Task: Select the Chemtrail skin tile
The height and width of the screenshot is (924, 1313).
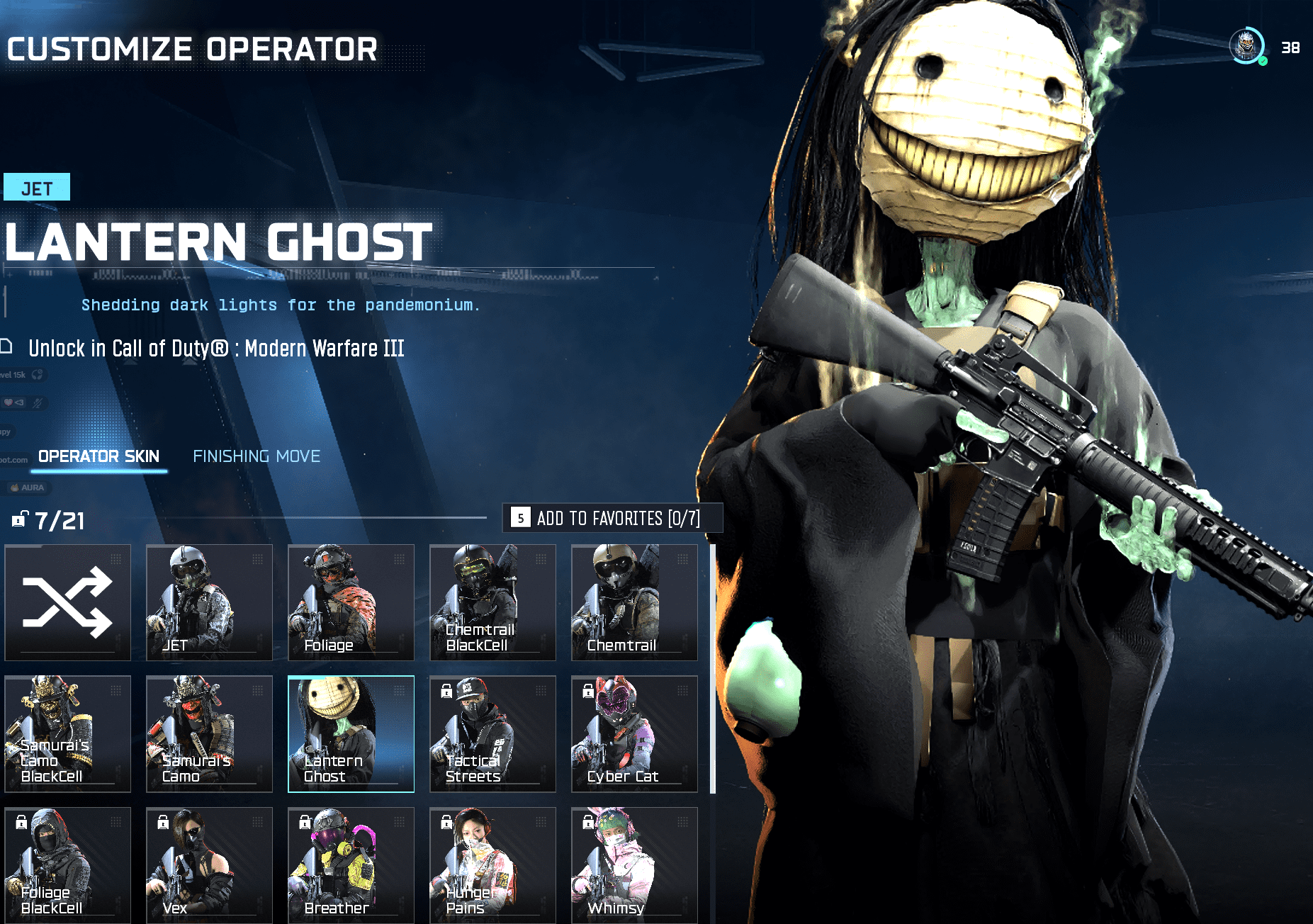Action: [x=634, y=602]
